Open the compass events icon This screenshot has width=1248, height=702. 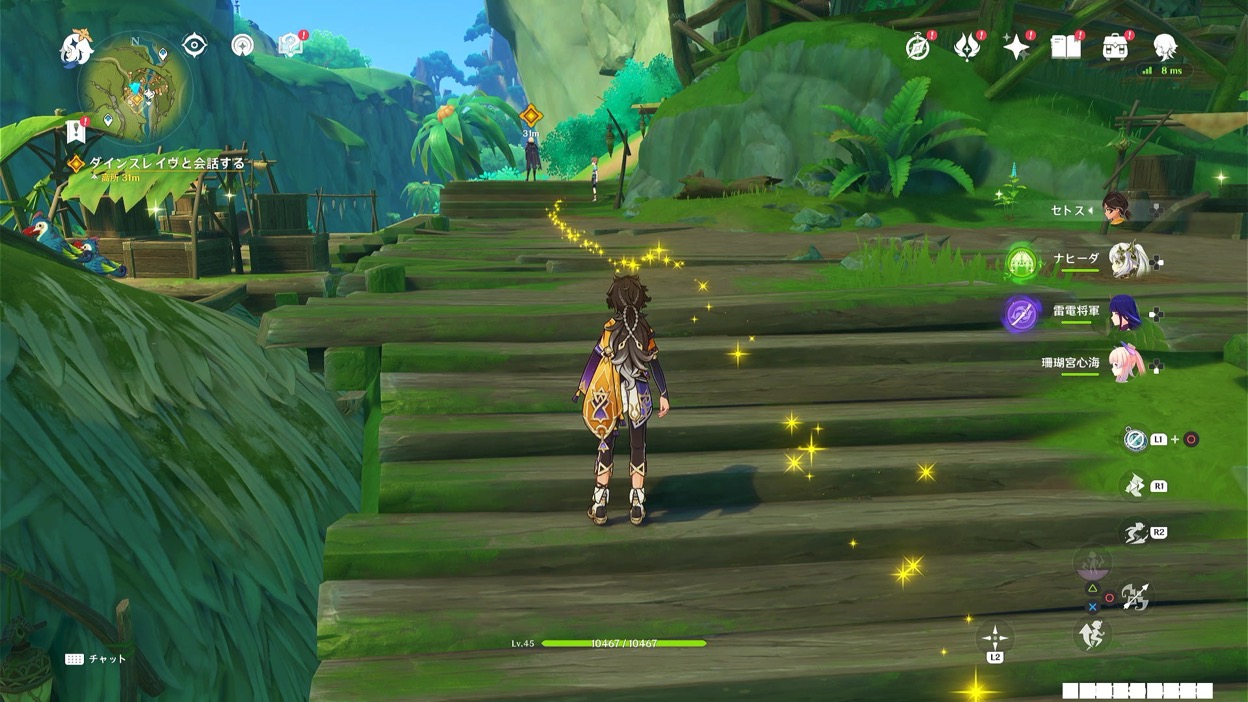click(918, 47)
